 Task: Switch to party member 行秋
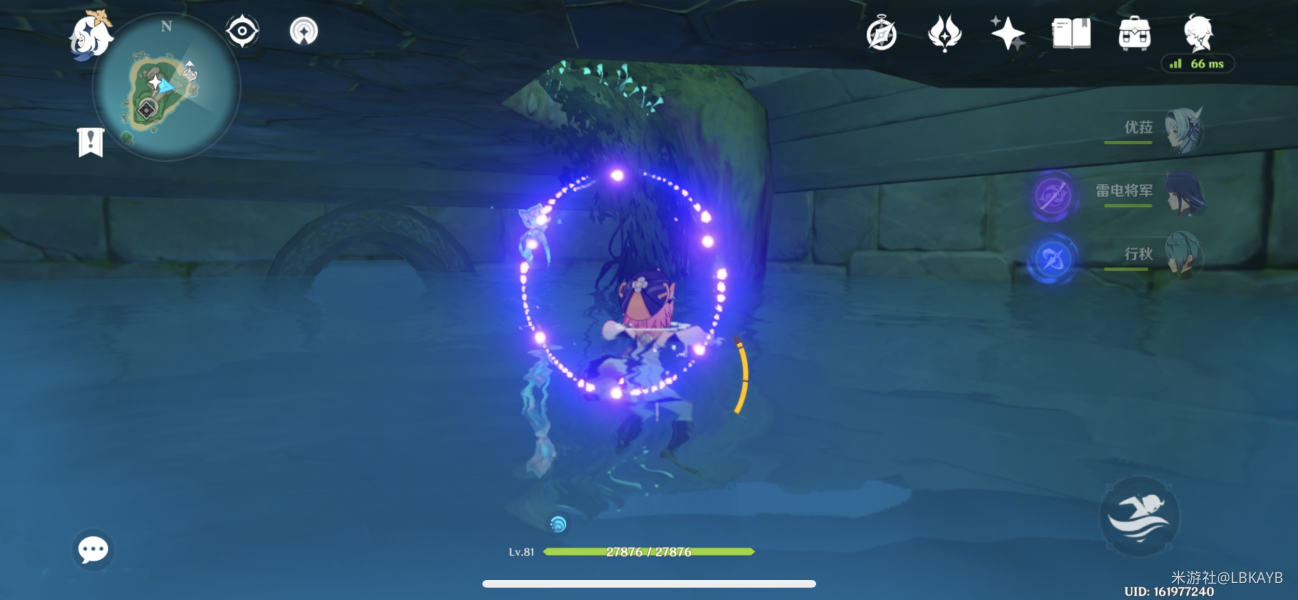[x=1181, y=257]
